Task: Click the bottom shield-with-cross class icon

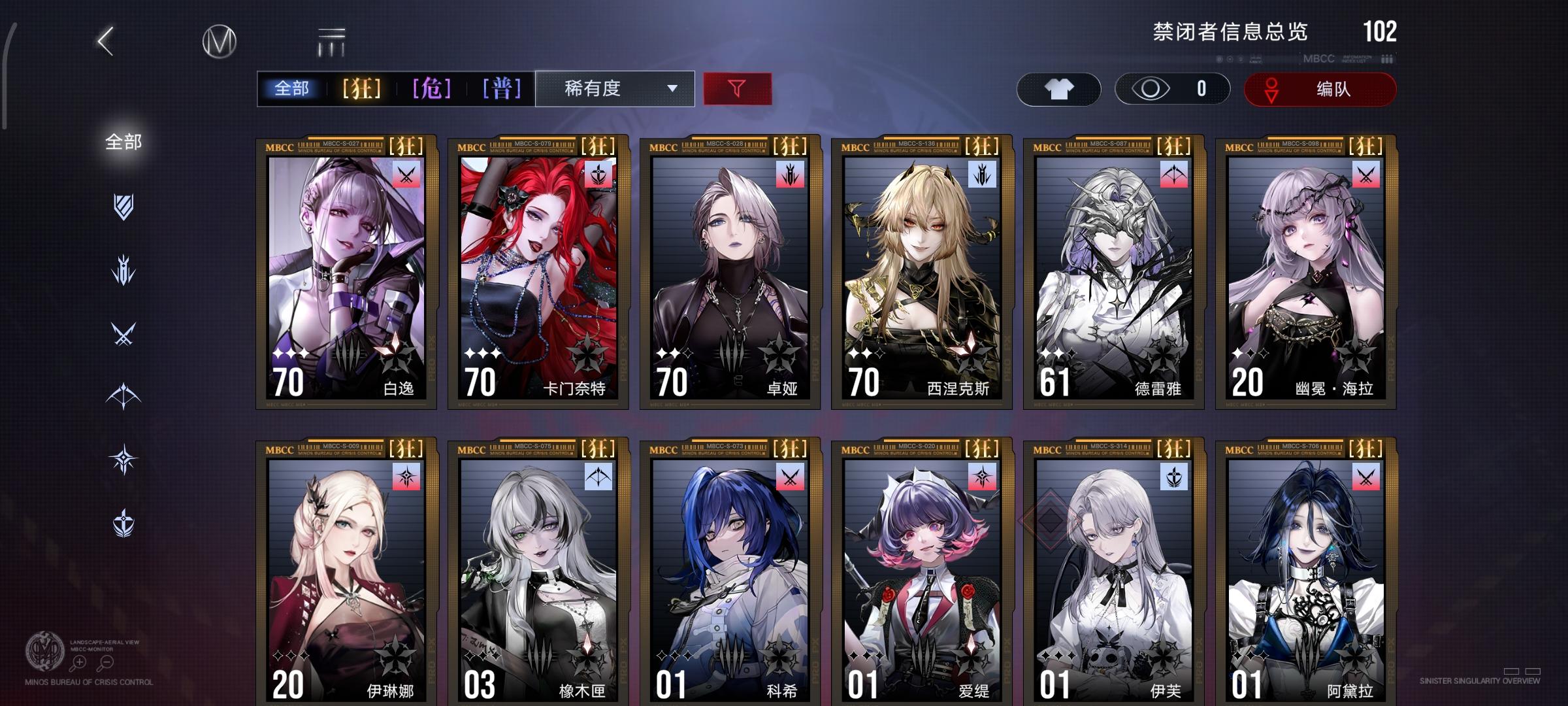Action: [123, 522]
